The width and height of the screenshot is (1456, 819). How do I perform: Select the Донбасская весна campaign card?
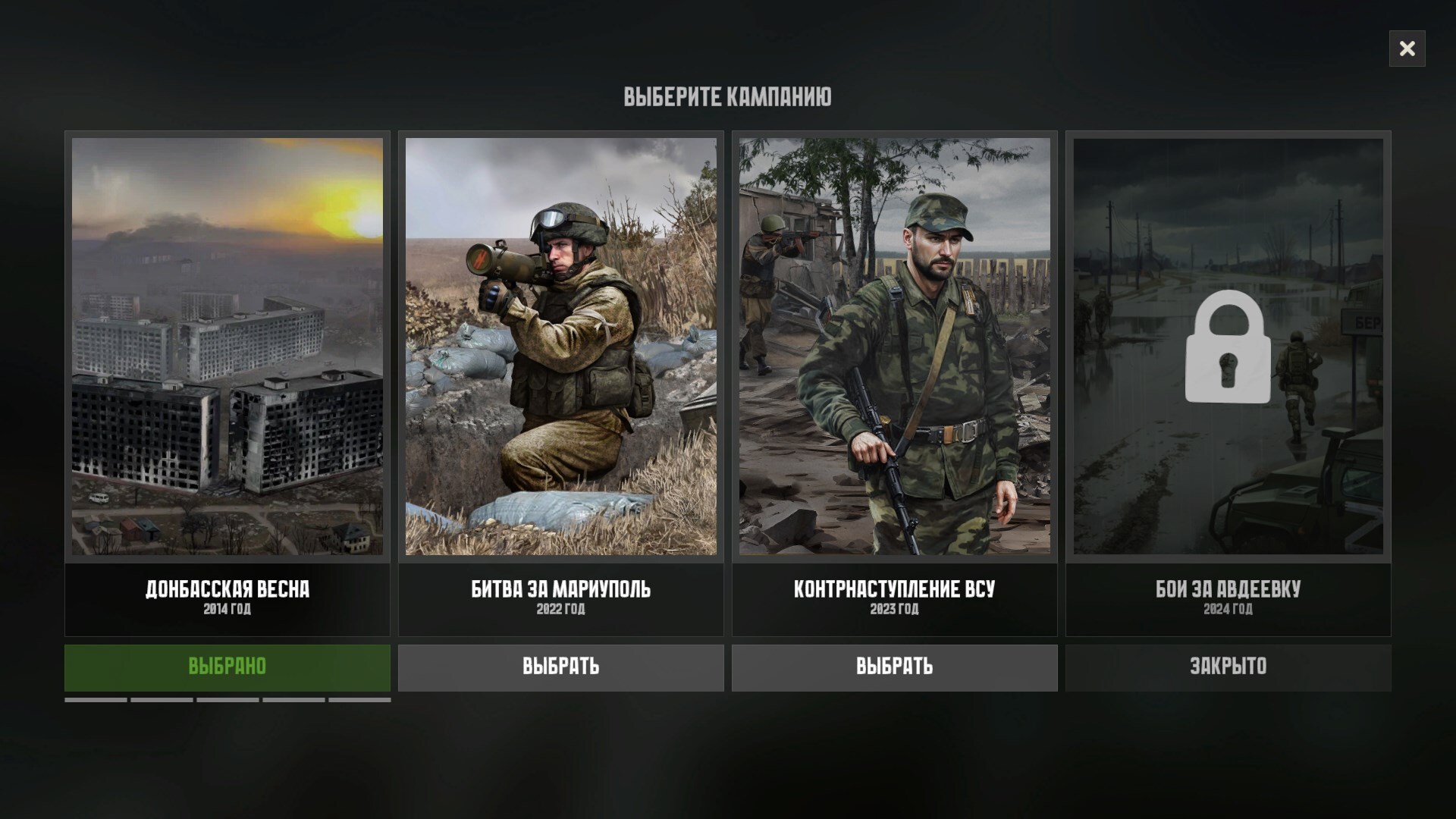click(x=227, y=346)
